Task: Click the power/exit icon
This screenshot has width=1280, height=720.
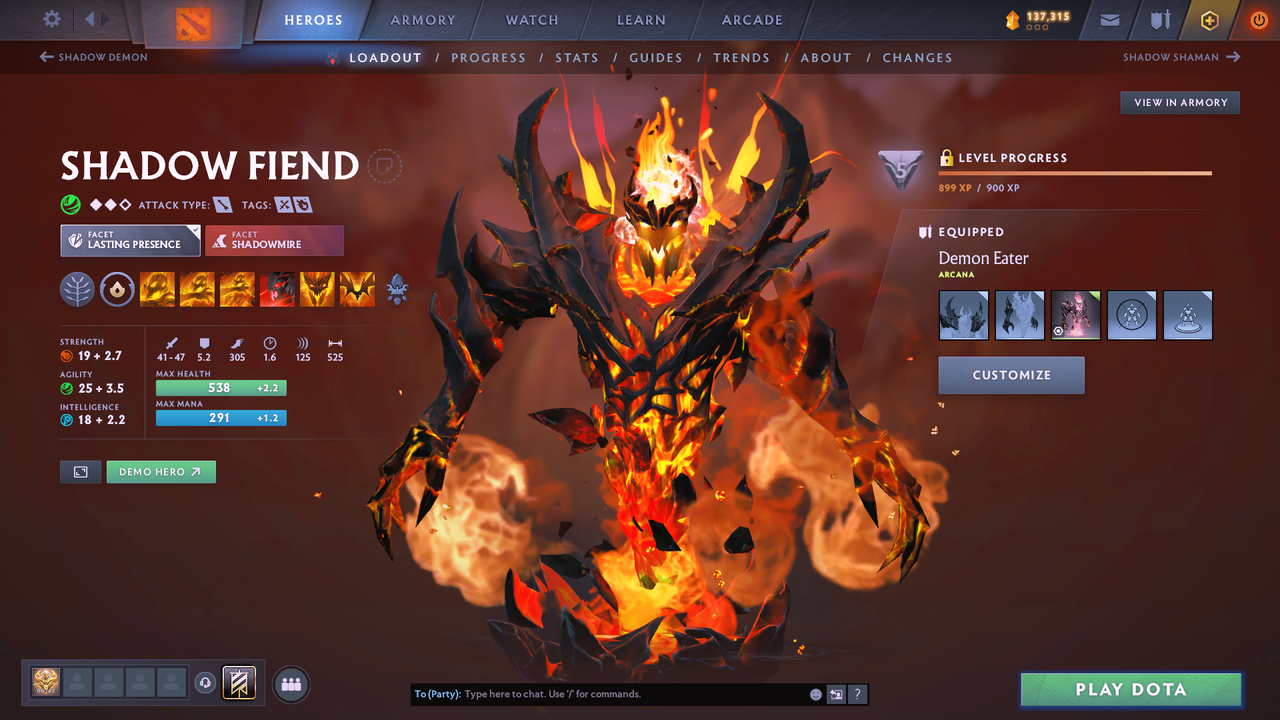Action: (x=1258, y=19)
